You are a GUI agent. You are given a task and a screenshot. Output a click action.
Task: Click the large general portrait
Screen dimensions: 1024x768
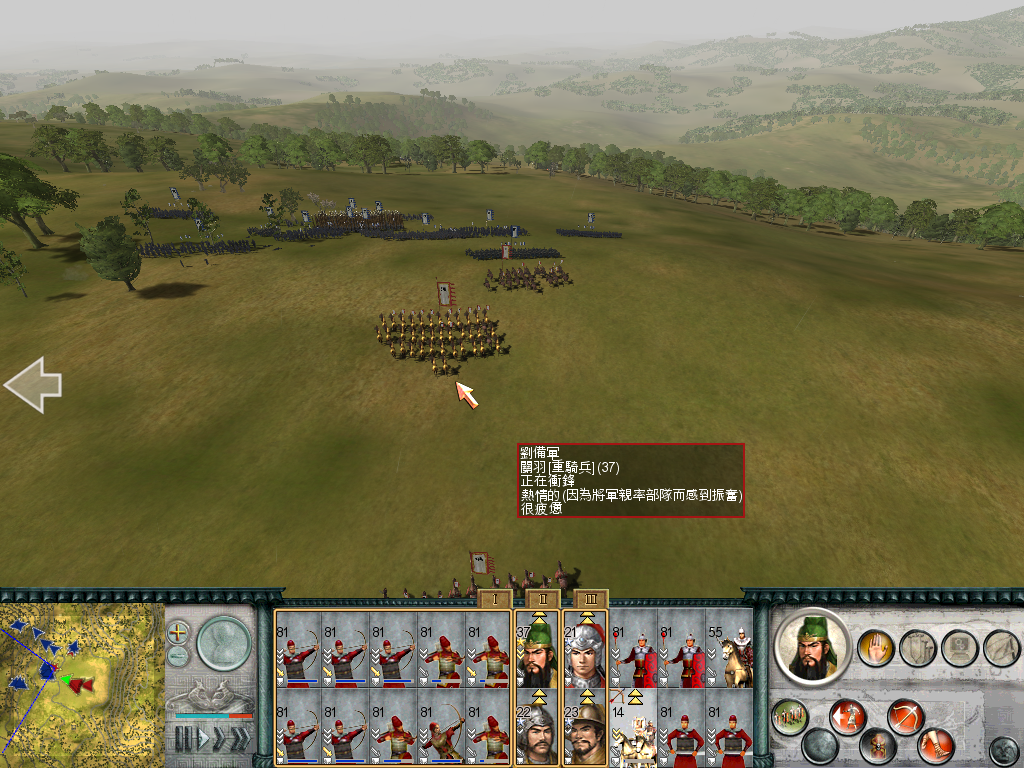coord(812,647)
